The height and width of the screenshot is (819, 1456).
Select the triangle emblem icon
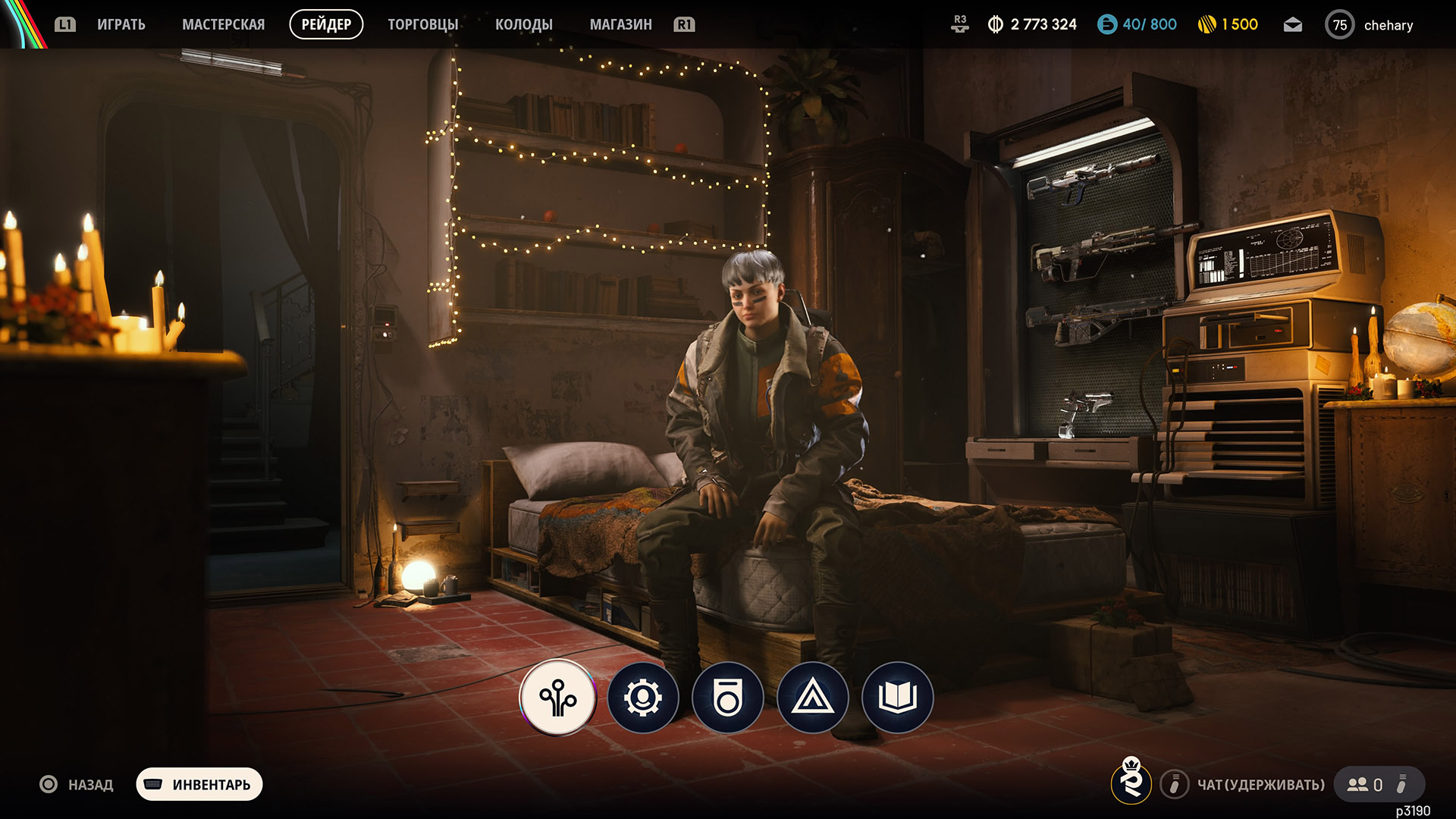tap(813, 698)
